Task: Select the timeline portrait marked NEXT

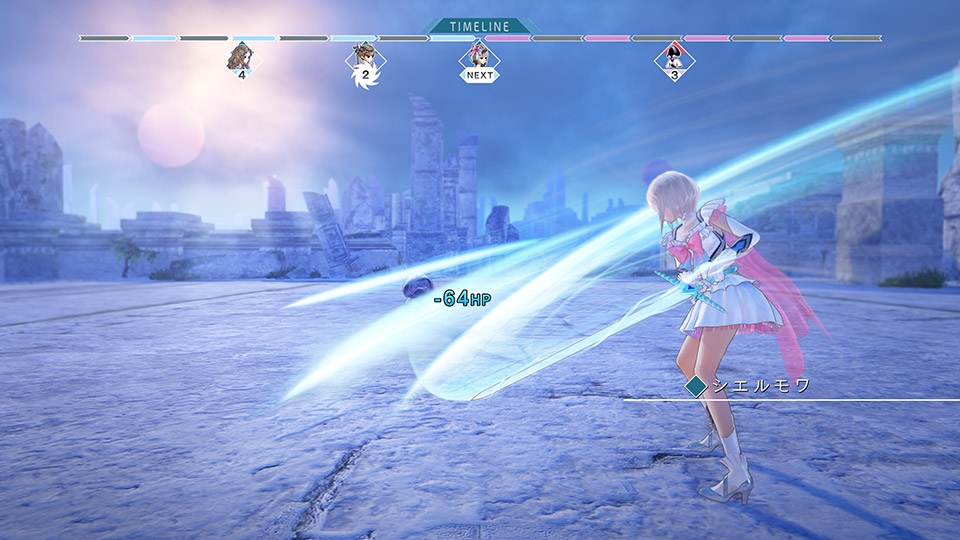Action: click(x=479, y=58)
